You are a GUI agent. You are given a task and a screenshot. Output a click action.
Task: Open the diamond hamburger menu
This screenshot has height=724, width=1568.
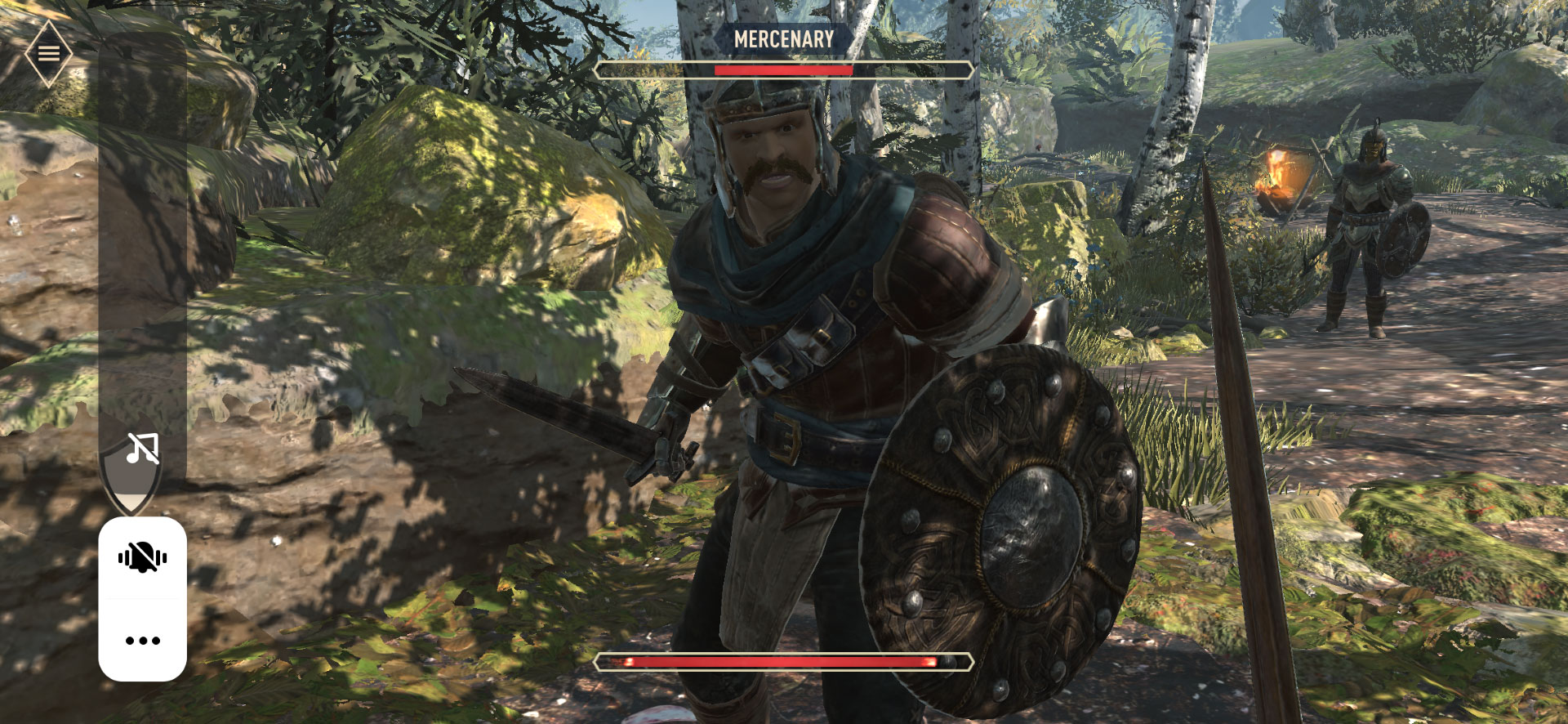(48, 54)
